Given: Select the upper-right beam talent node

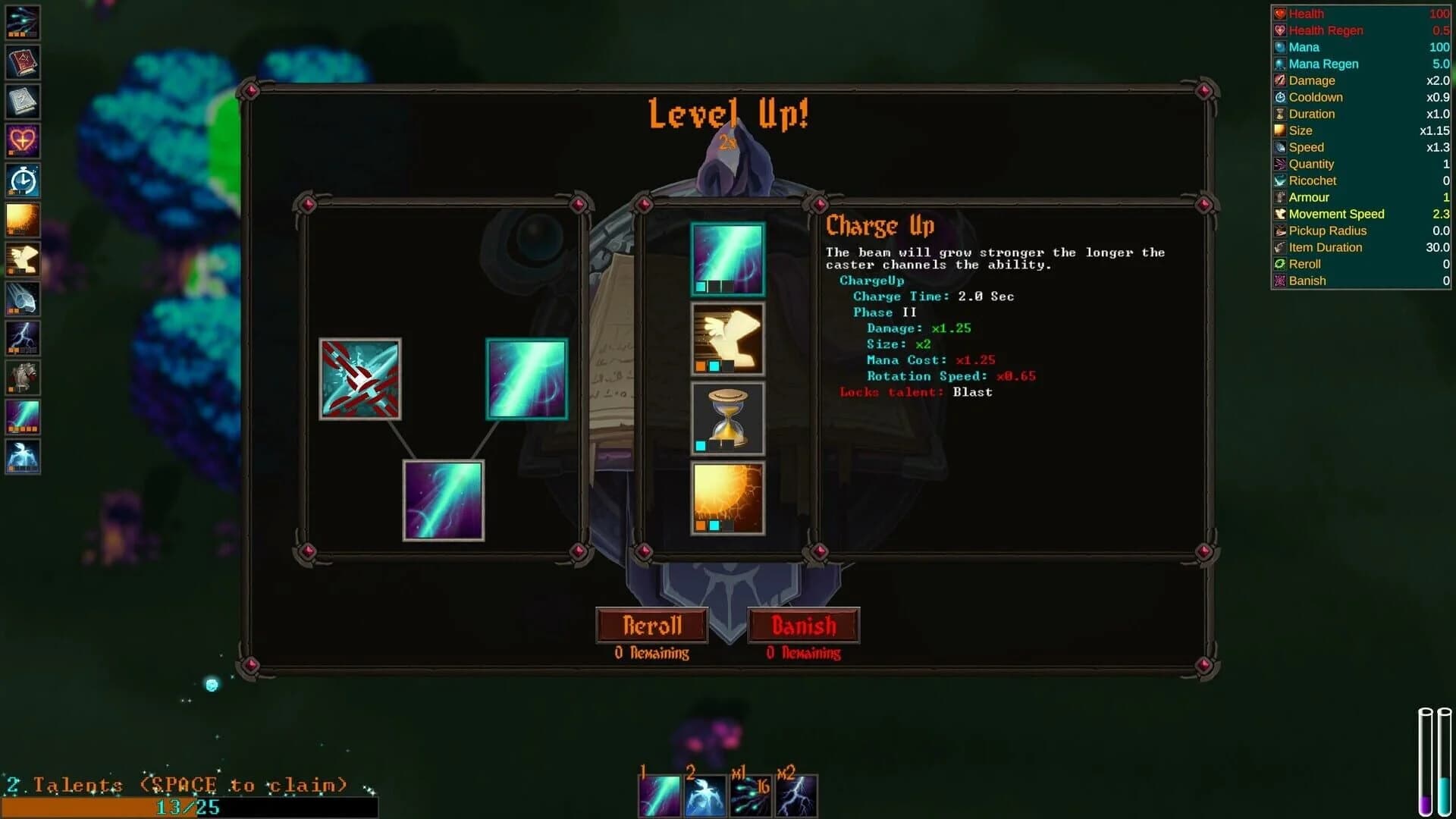Looking at the screenshot, I should (x=526, y=379).
